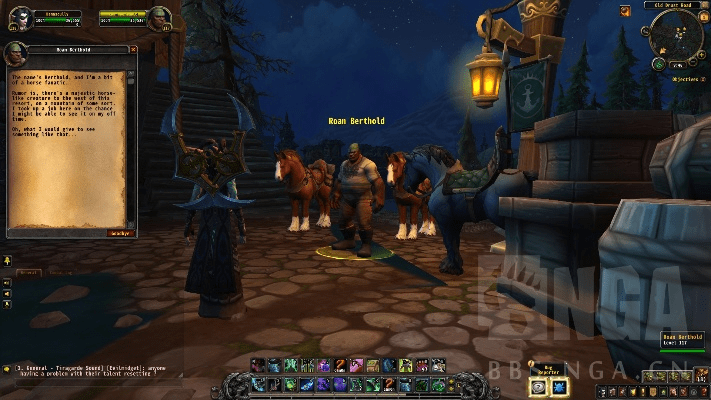Select the target portrait at top
Viewport: 711px width, 400px height.
click(x=160, y=17)
